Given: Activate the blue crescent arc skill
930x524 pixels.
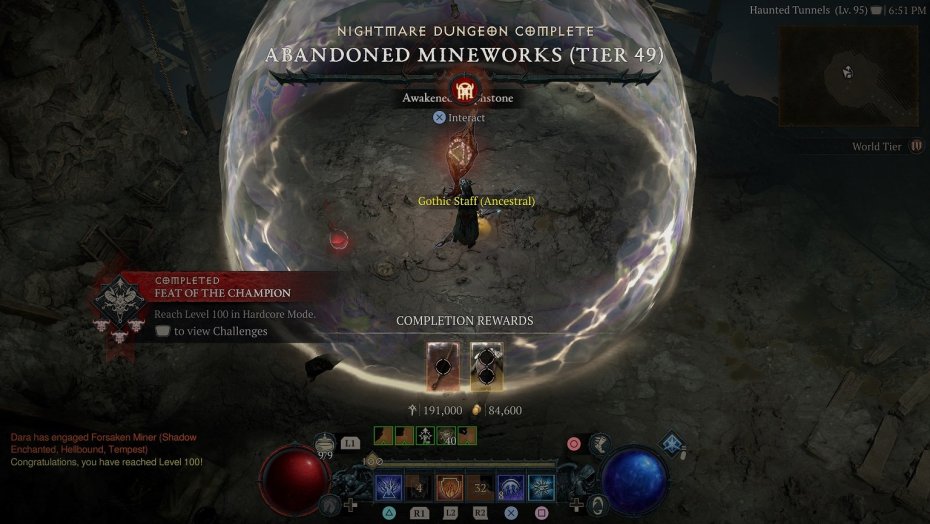Looking at the screenshot, I should click(511, 488).
